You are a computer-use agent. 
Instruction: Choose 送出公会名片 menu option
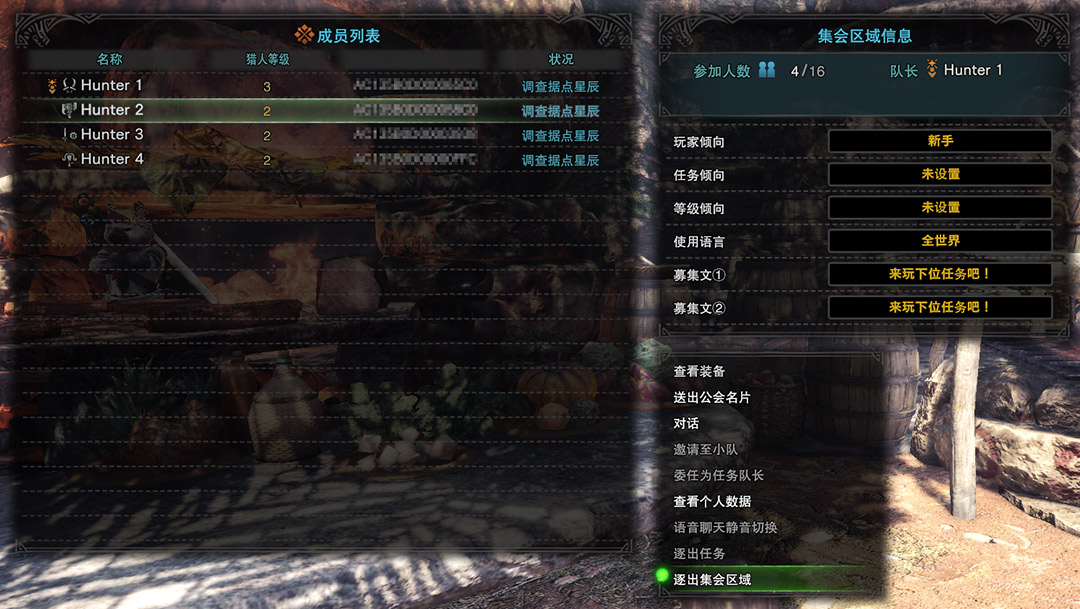(x=712, y=398)
